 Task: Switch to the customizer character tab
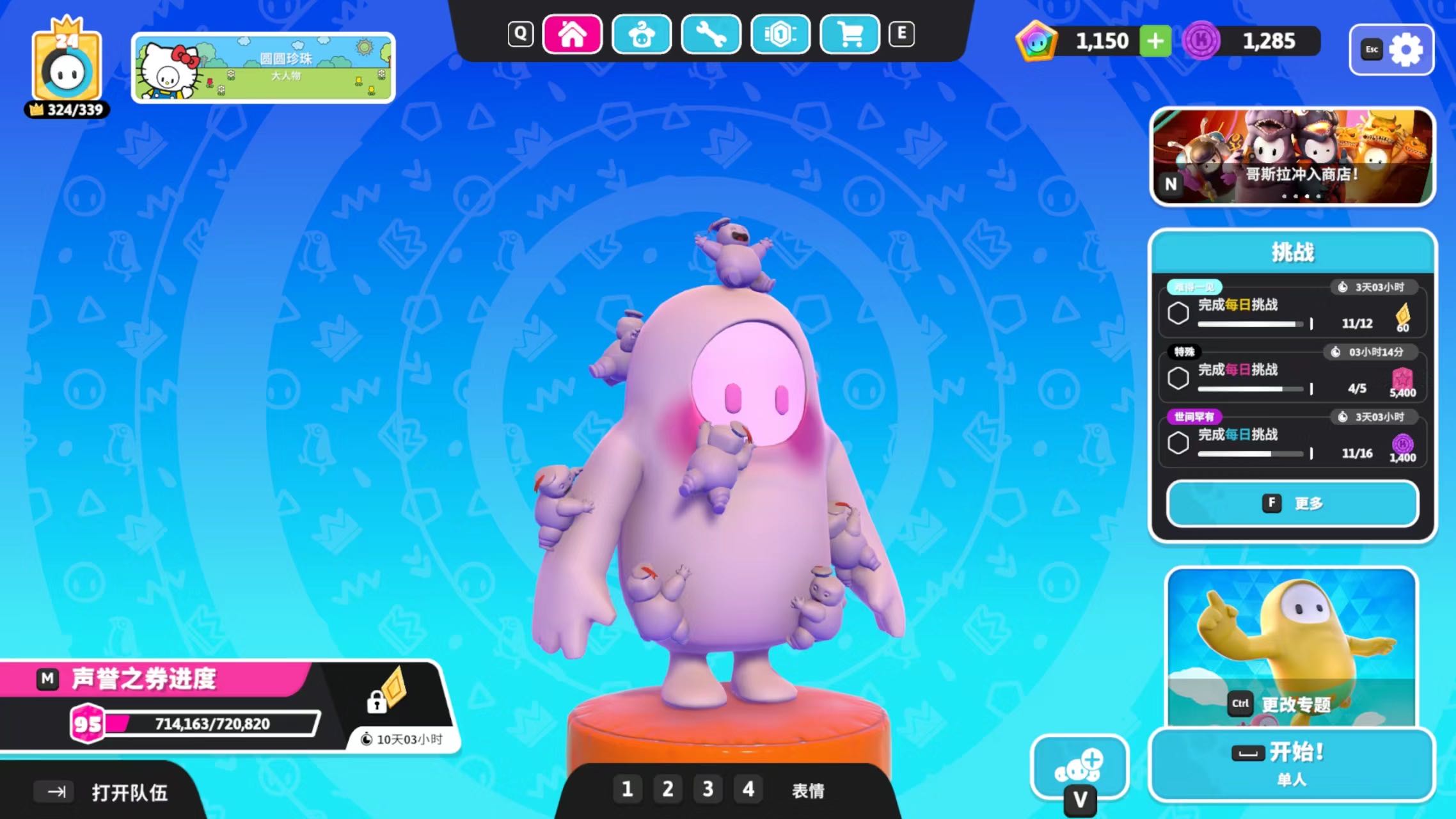click(x=642, y=35)
